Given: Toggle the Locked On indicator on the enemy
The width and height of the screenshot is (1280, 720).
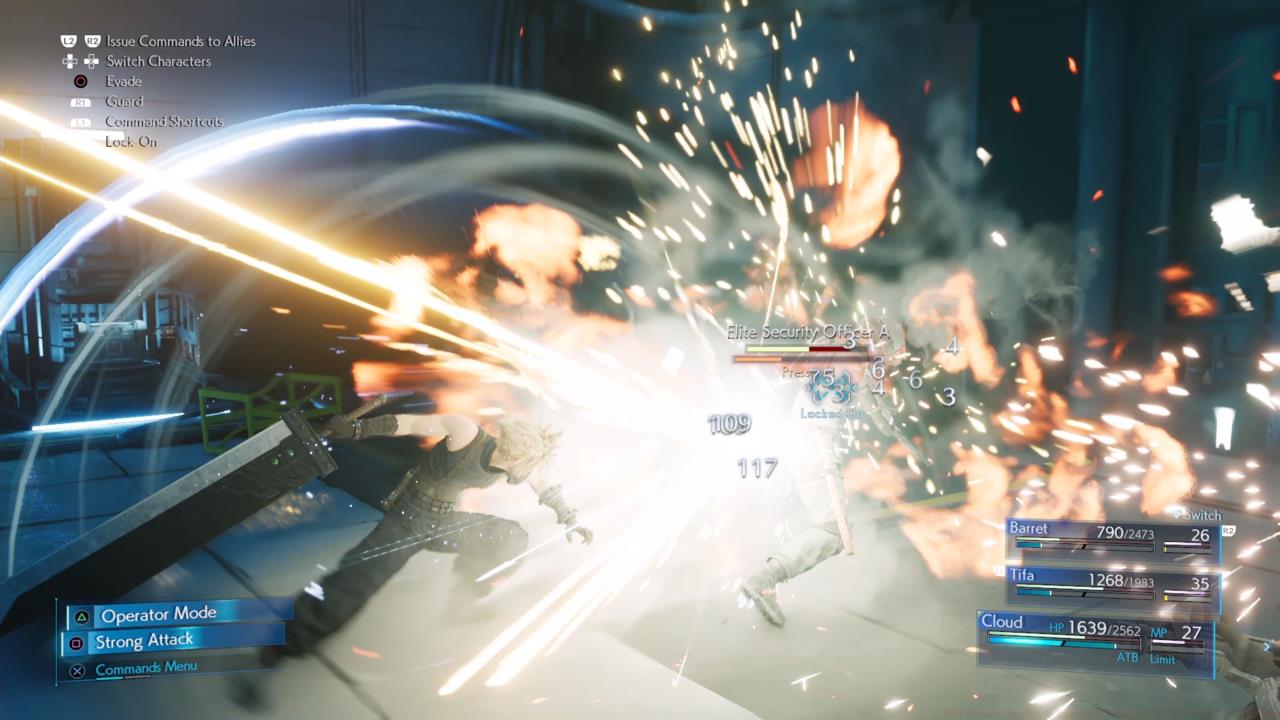Looking at the screenshot, I should (831, 411).
